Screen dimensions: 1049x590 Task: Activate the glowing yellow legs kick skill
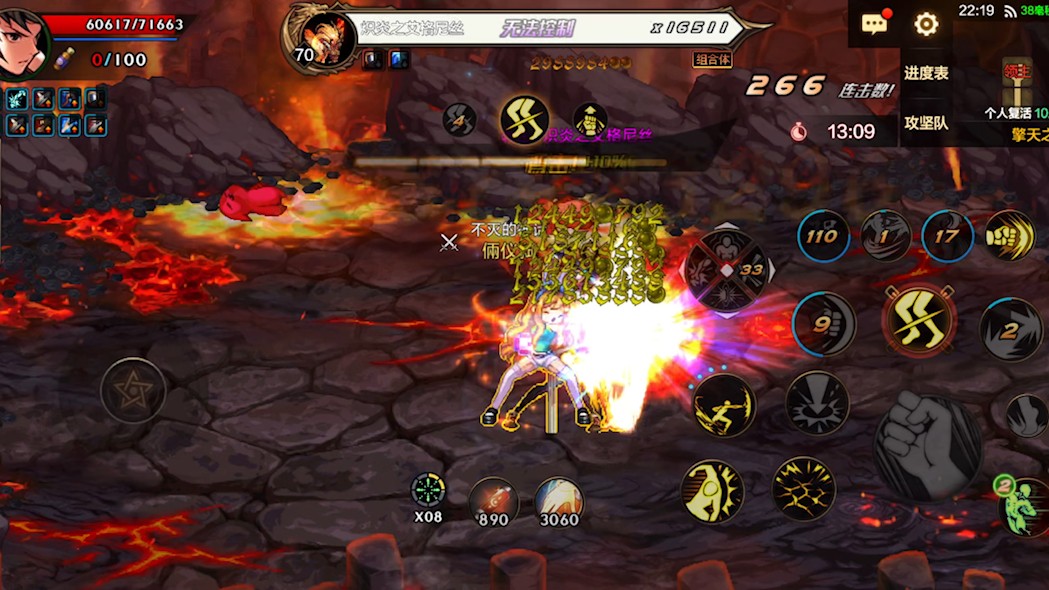click(x=919, y=320)
